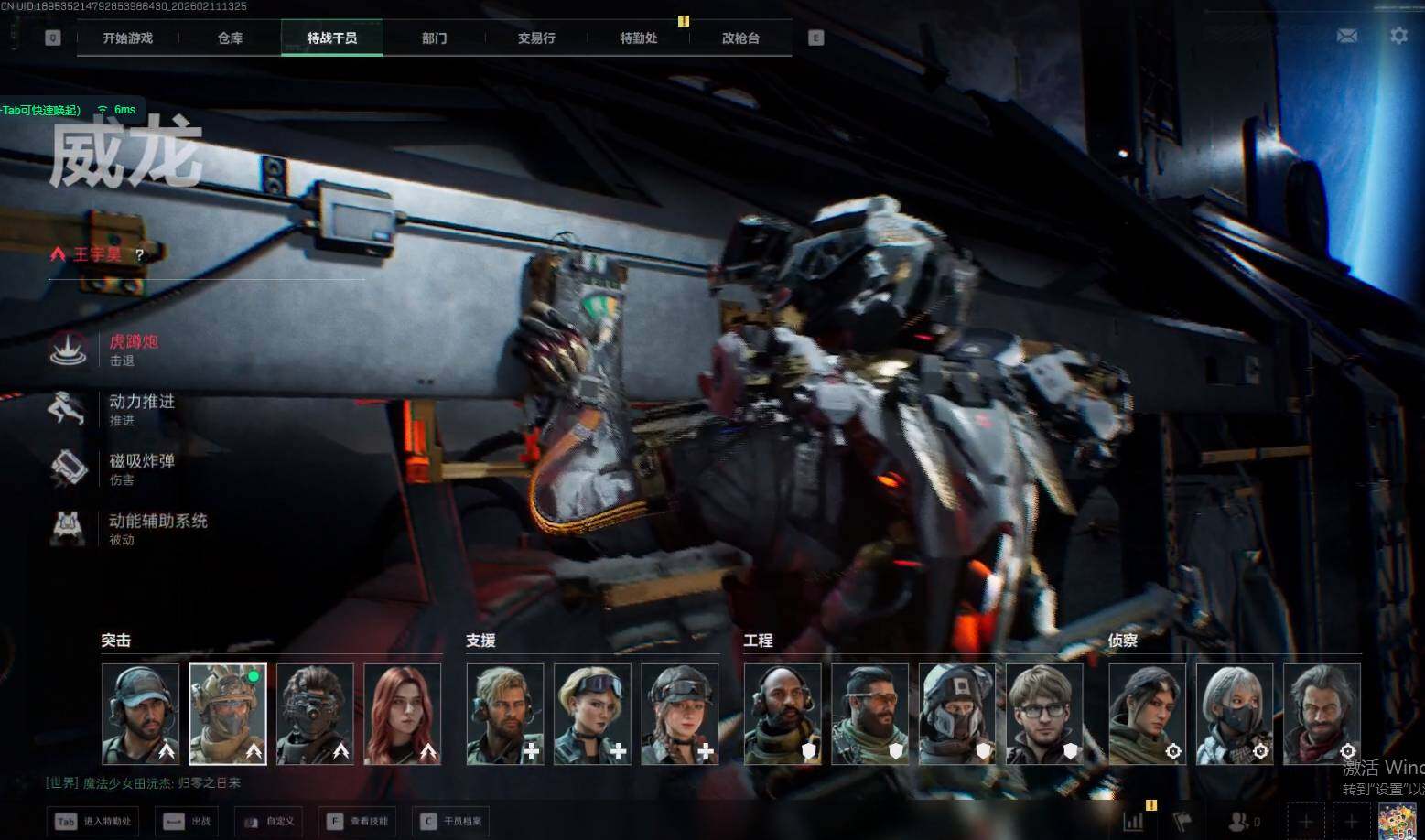Open the 仓库 warehouse tab
This screenshot has height=840, width=1425.
230,38
